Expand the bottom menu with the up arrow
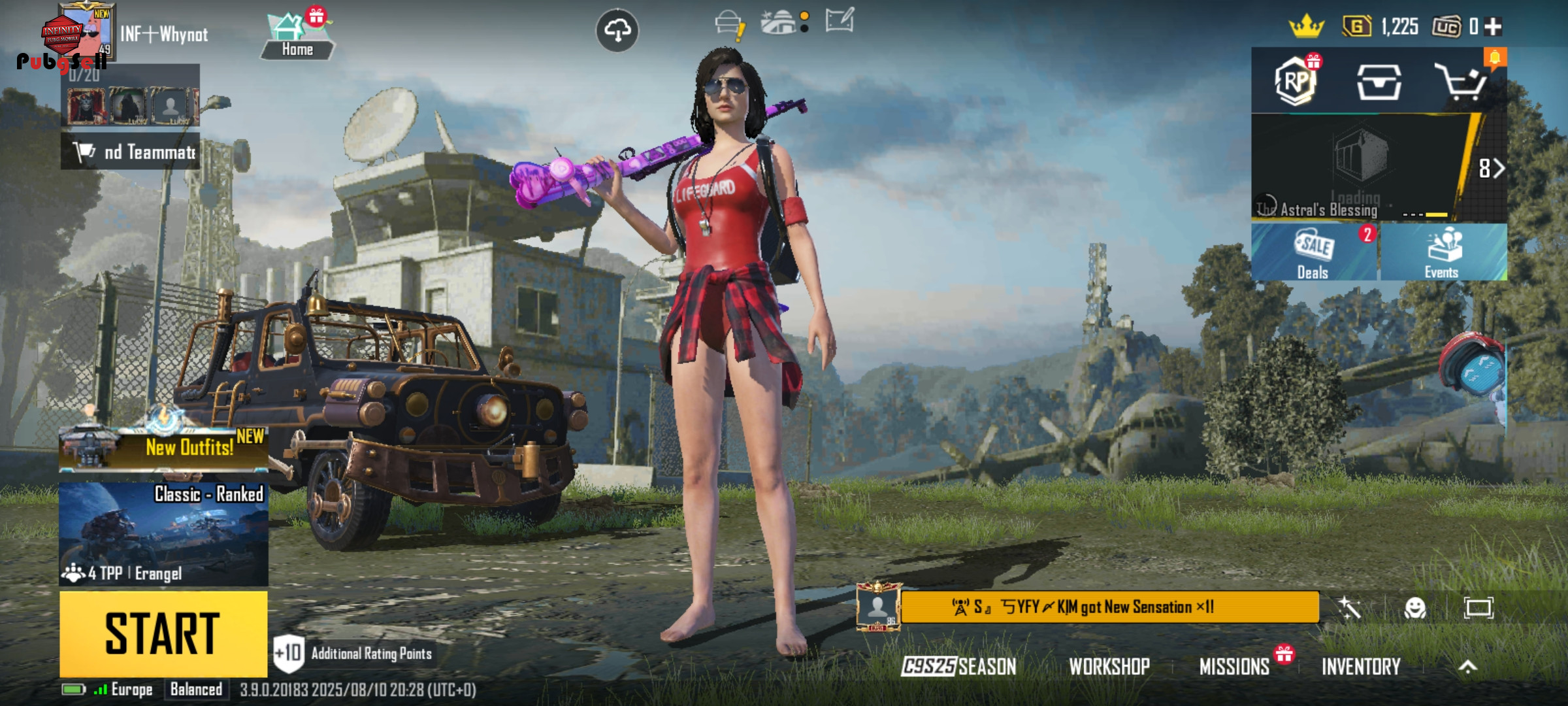The width and height of the screenshot is (1568, 706). [1467, 666]
